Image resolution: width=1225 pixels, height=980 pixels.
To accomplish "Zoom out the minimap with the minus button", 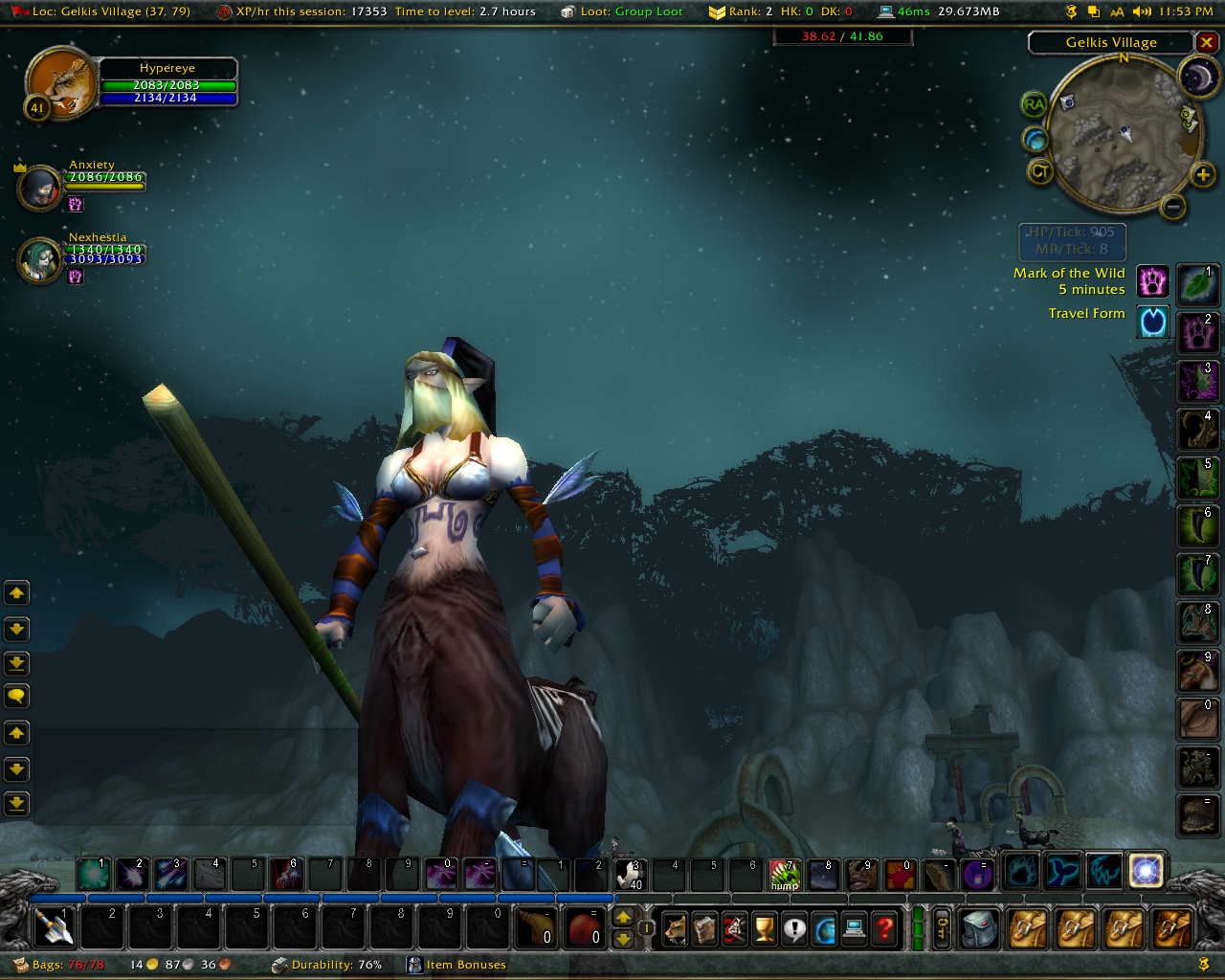I will [1173, 206].
